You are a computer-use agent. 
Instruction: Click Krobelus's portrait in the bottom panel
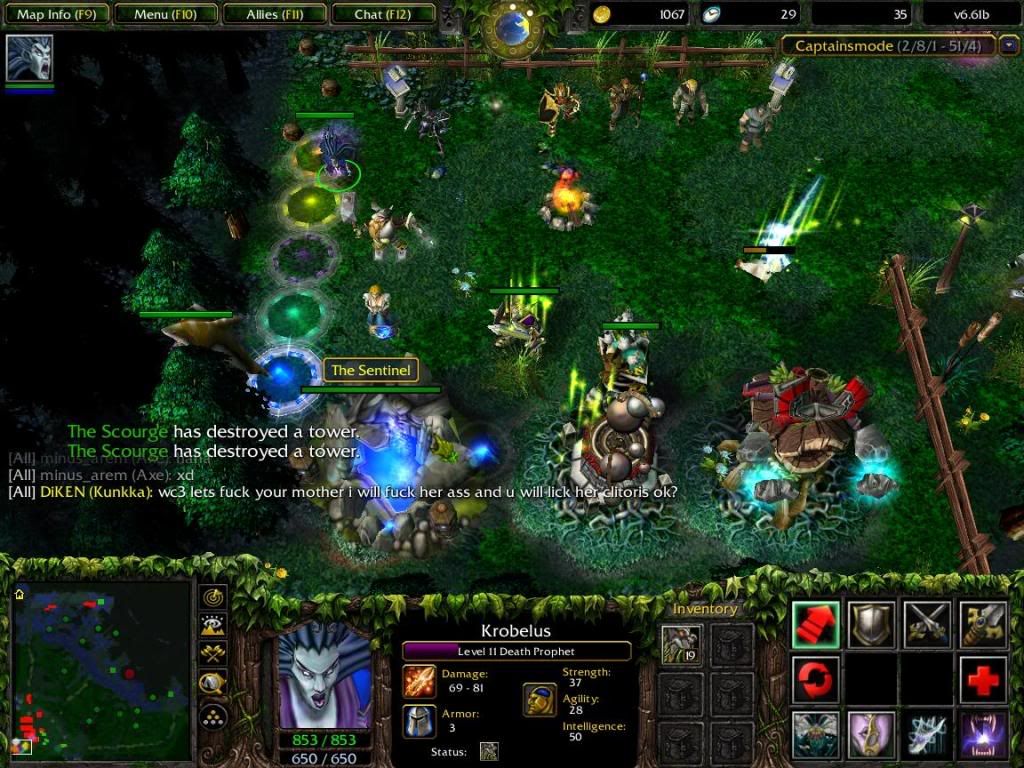pyautogui.click(x=323, y=677)
